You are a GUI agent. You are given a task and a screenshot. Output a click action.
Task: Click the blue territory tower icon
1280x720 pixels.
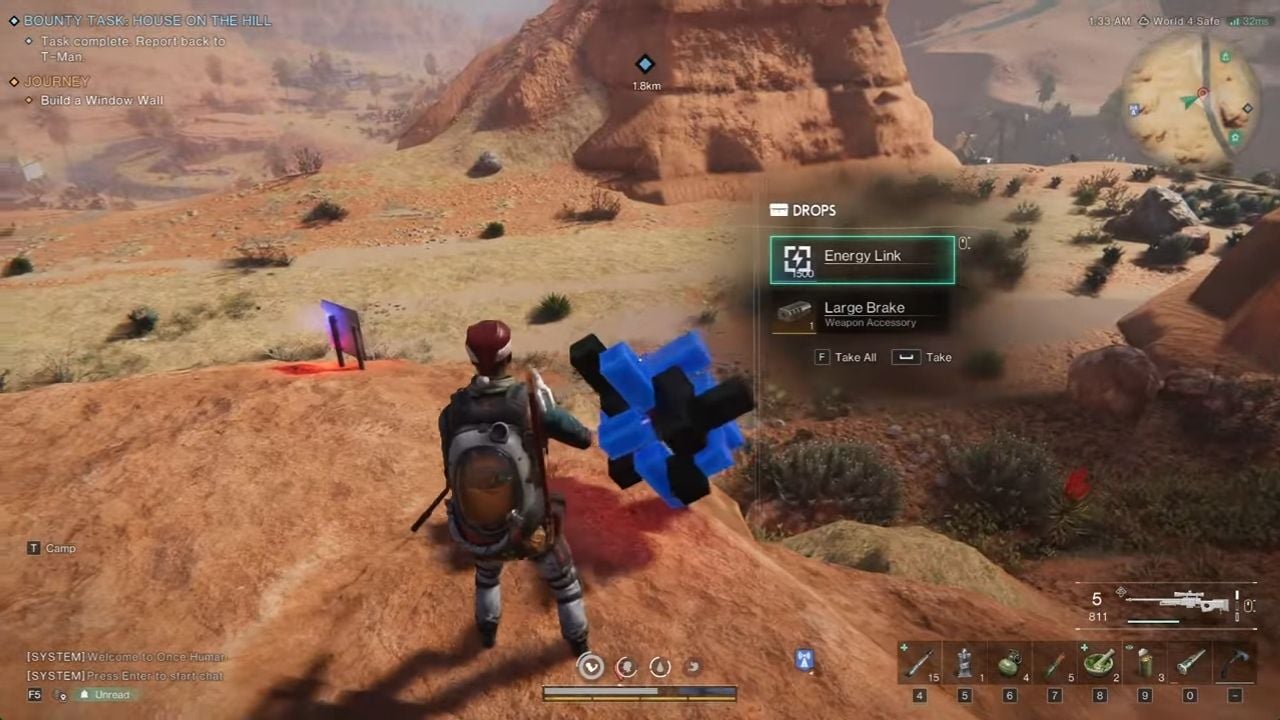(803, 660)
